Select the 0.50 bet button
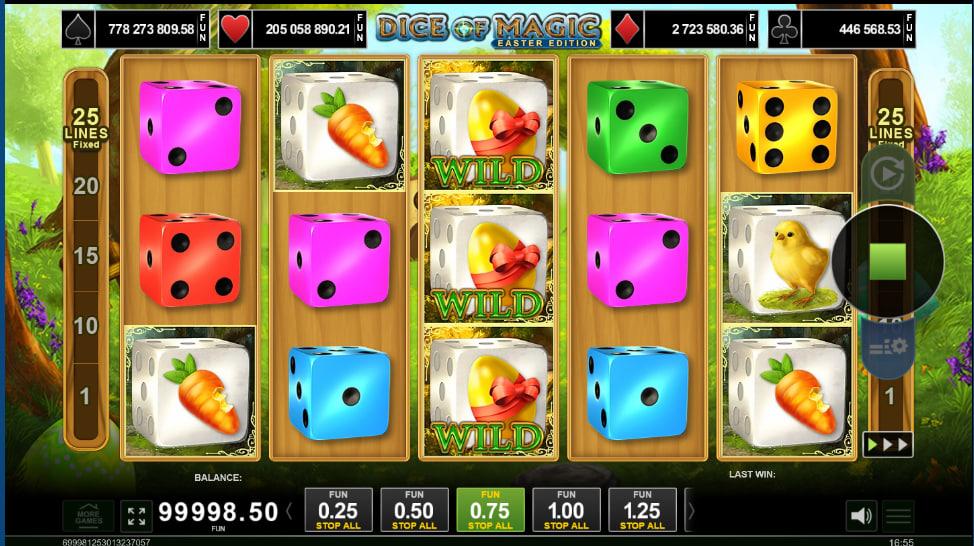This screenshot has width=974, height=546. [x=414, y=510]
